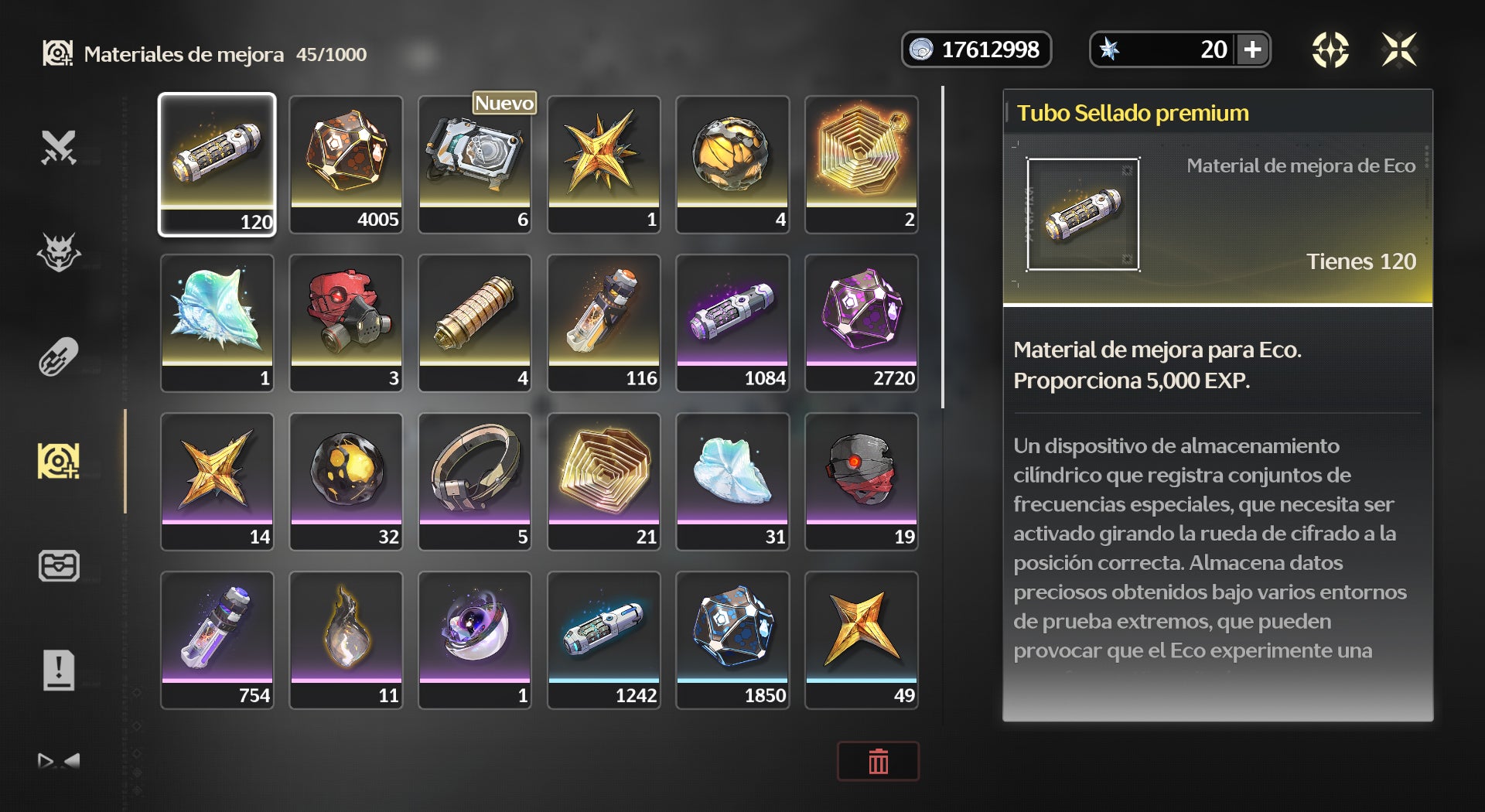This screenshot has height=812, width=1485.
Task: Choose the blue polyhedron slot with 1850
Action: tap(732, 640)
